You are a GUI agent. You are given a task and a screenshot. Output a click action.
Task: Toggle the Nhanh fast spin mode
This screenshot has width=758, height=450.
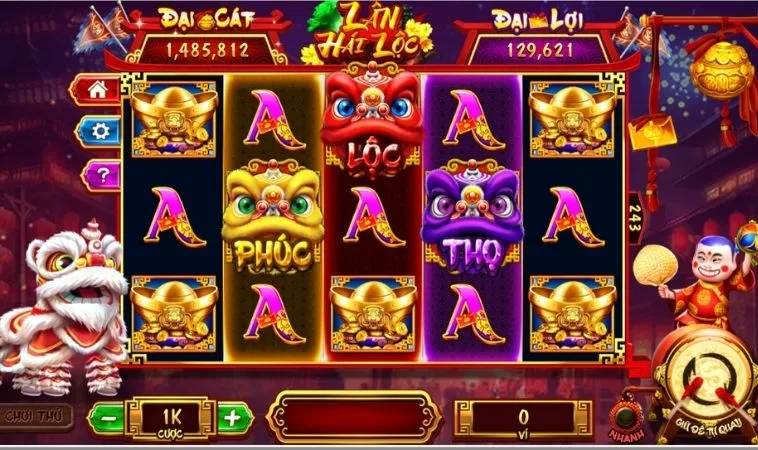tap(627, 416)
